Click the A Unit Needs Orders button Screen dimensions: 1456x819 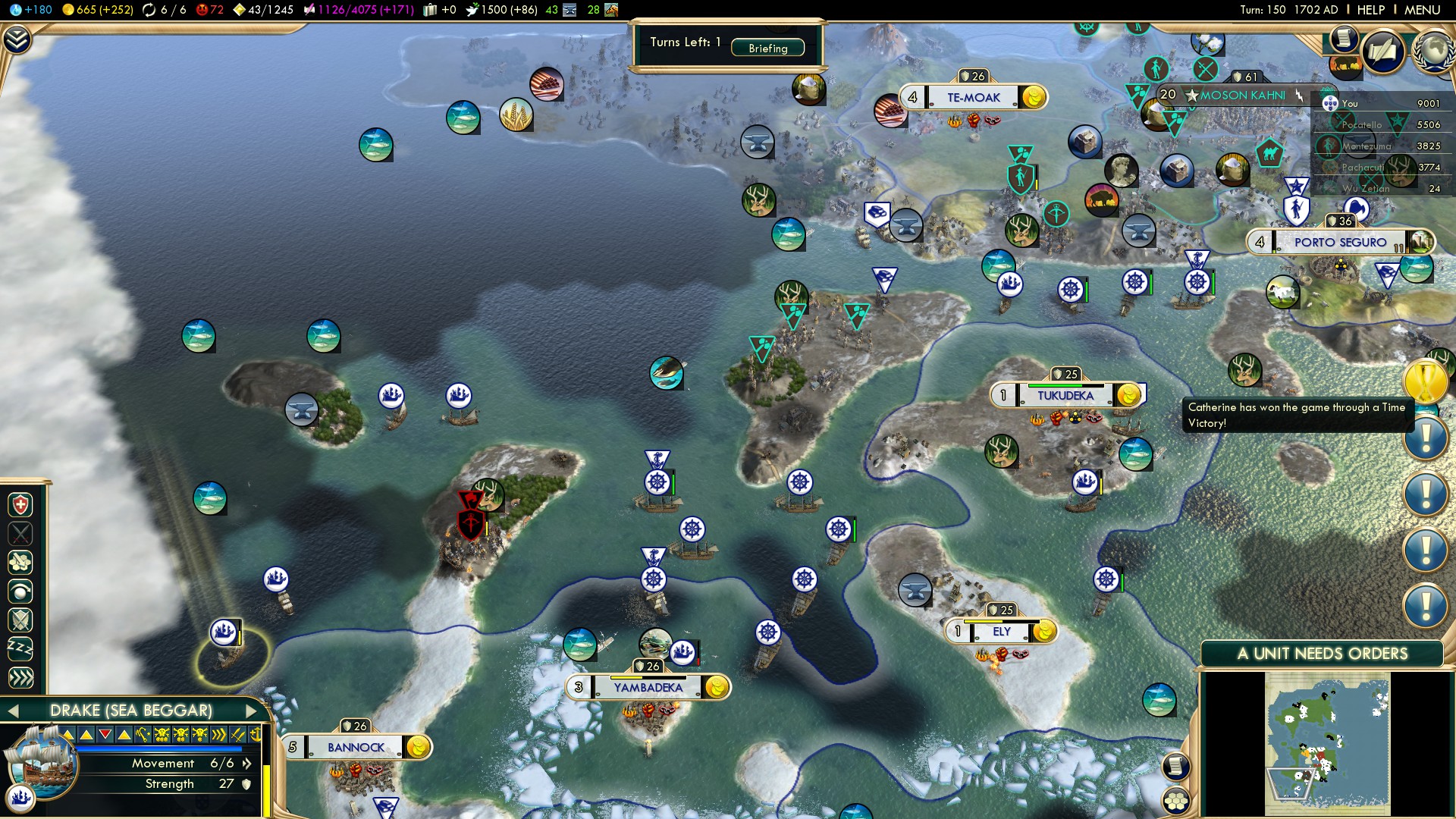(x=1322, y=654)
